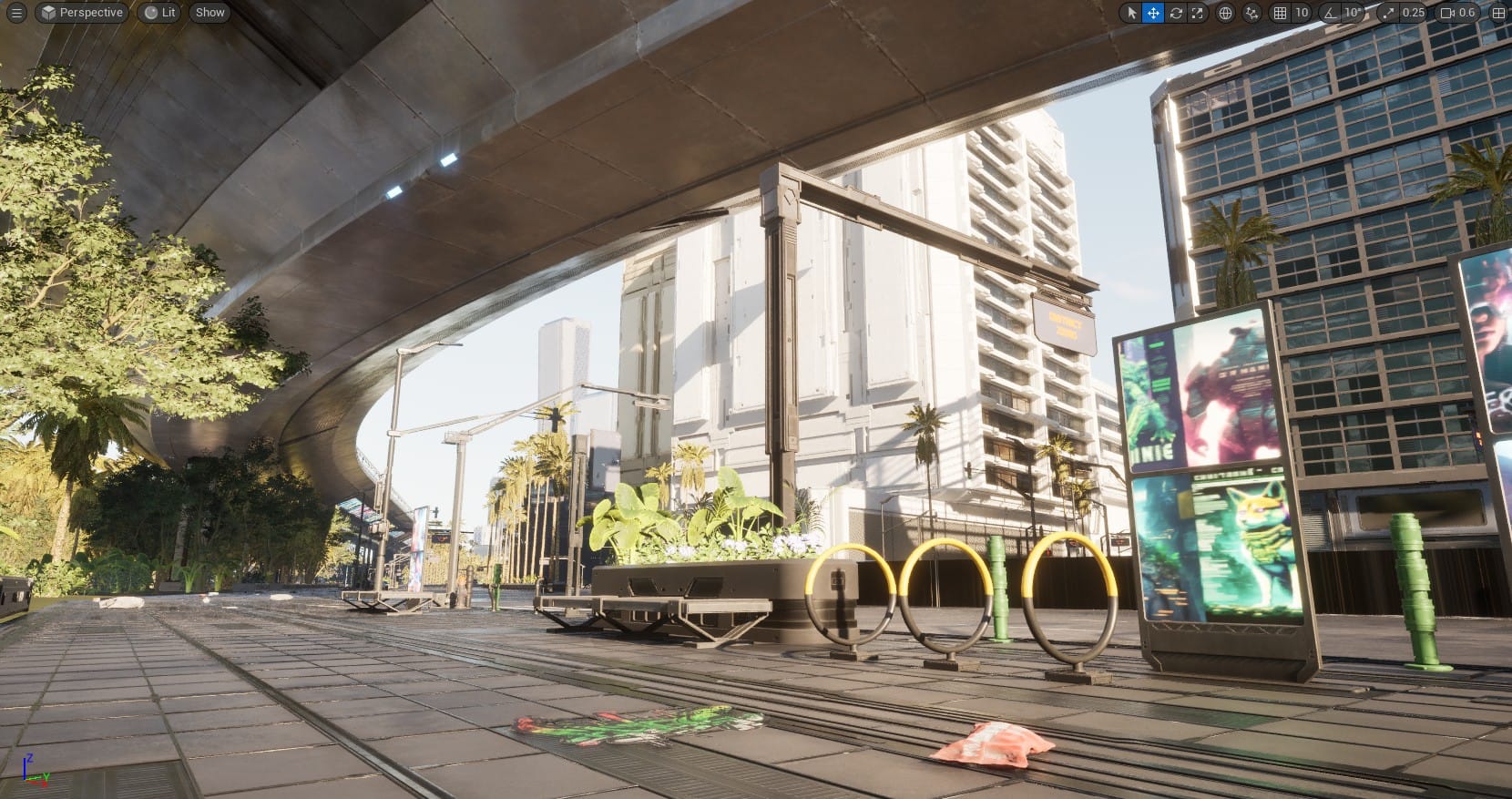Open the Perspective view dropdown
Viewport: 1512px width, 799px height.
click(x=81, y=13)
